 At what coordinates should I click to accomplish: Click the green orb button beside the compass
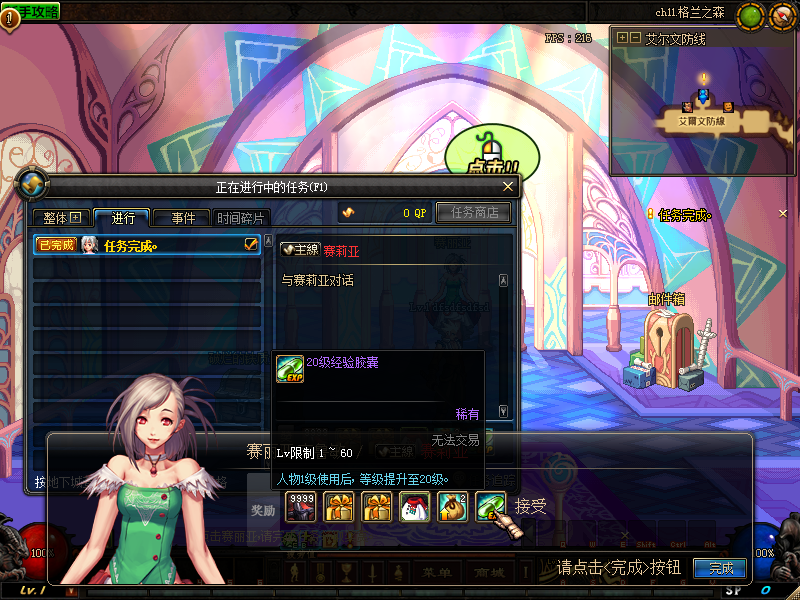750,16
